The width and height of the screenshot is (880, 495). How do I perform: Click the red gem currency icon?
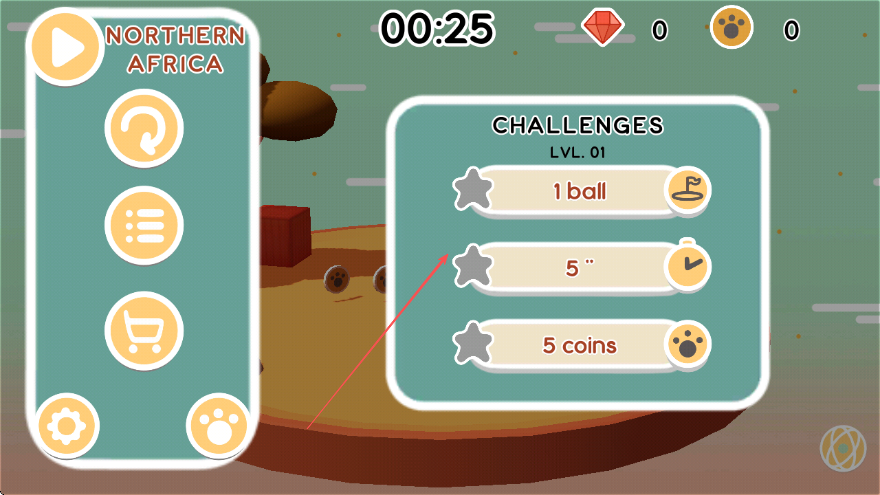pyautogui.click(x=603, y=29)
